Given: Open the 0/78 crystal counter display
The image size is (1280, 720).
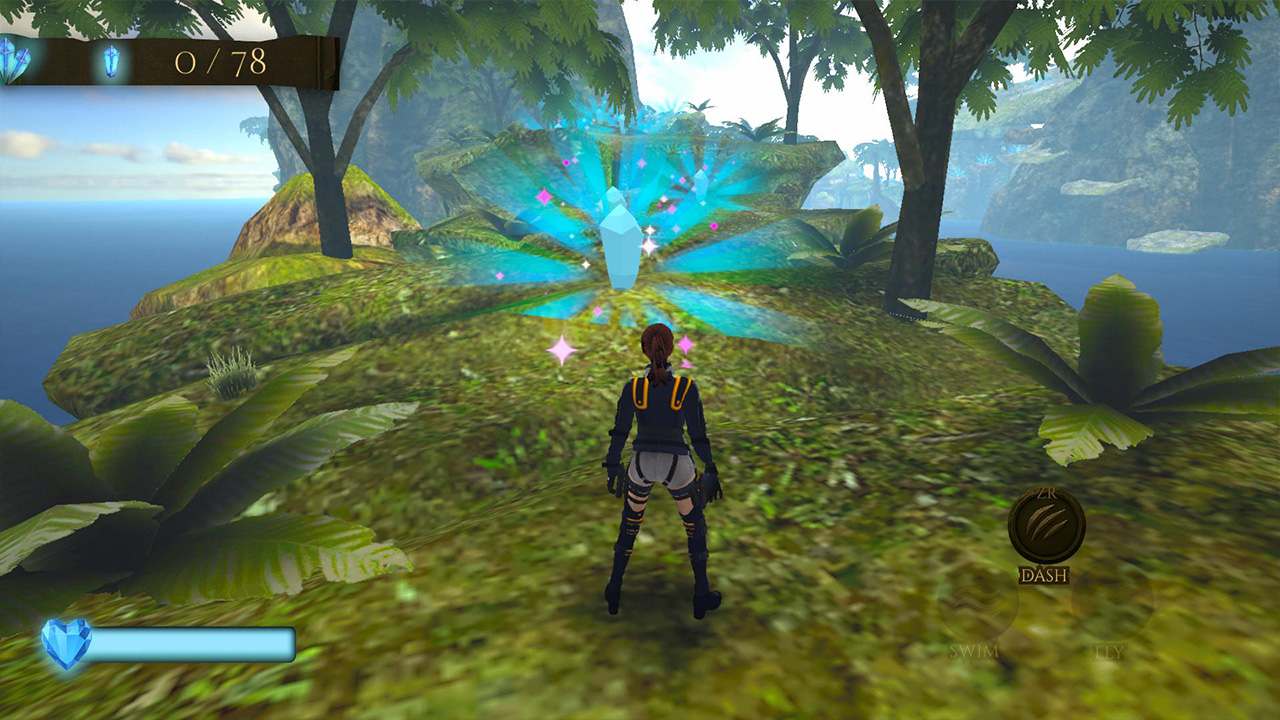Looking at the screenshot, I should coord(222,60).
